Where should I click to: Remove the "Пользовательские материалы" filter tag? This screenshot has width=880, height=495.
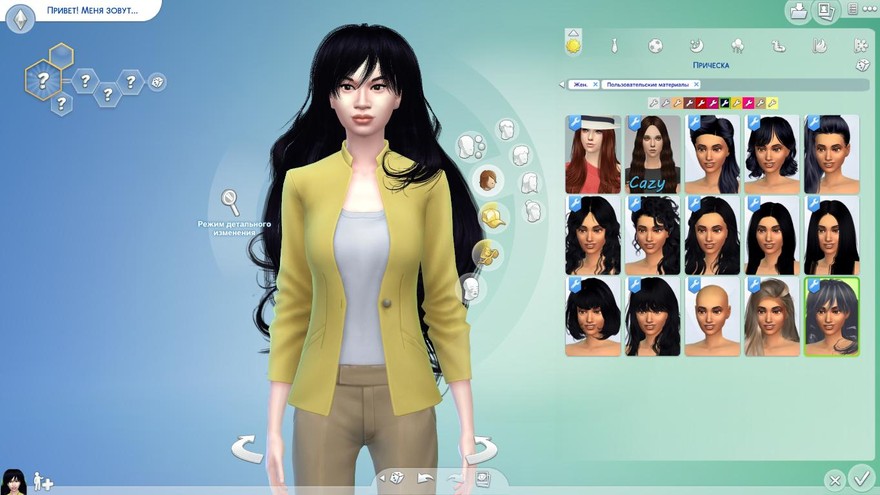pos(696,85)
